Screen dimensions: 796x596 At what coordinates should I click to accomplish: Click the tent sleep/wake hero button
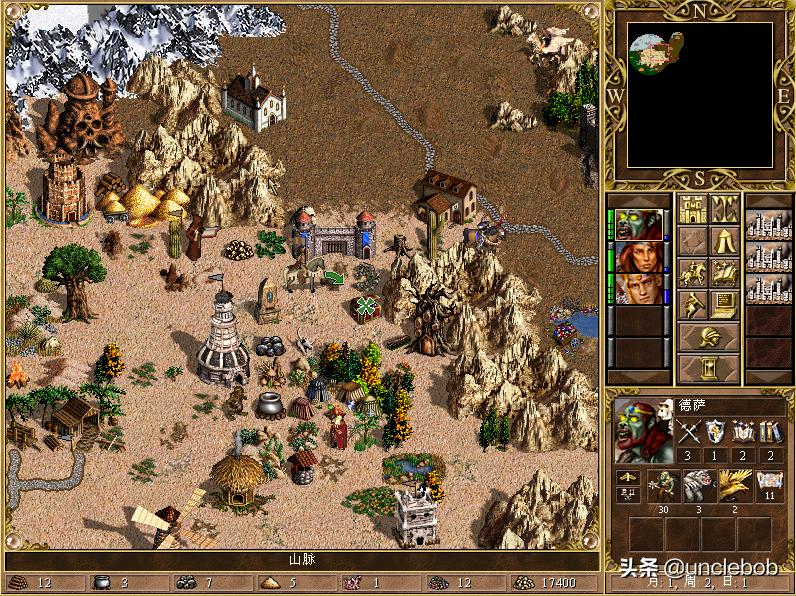[x=724, y=241]
